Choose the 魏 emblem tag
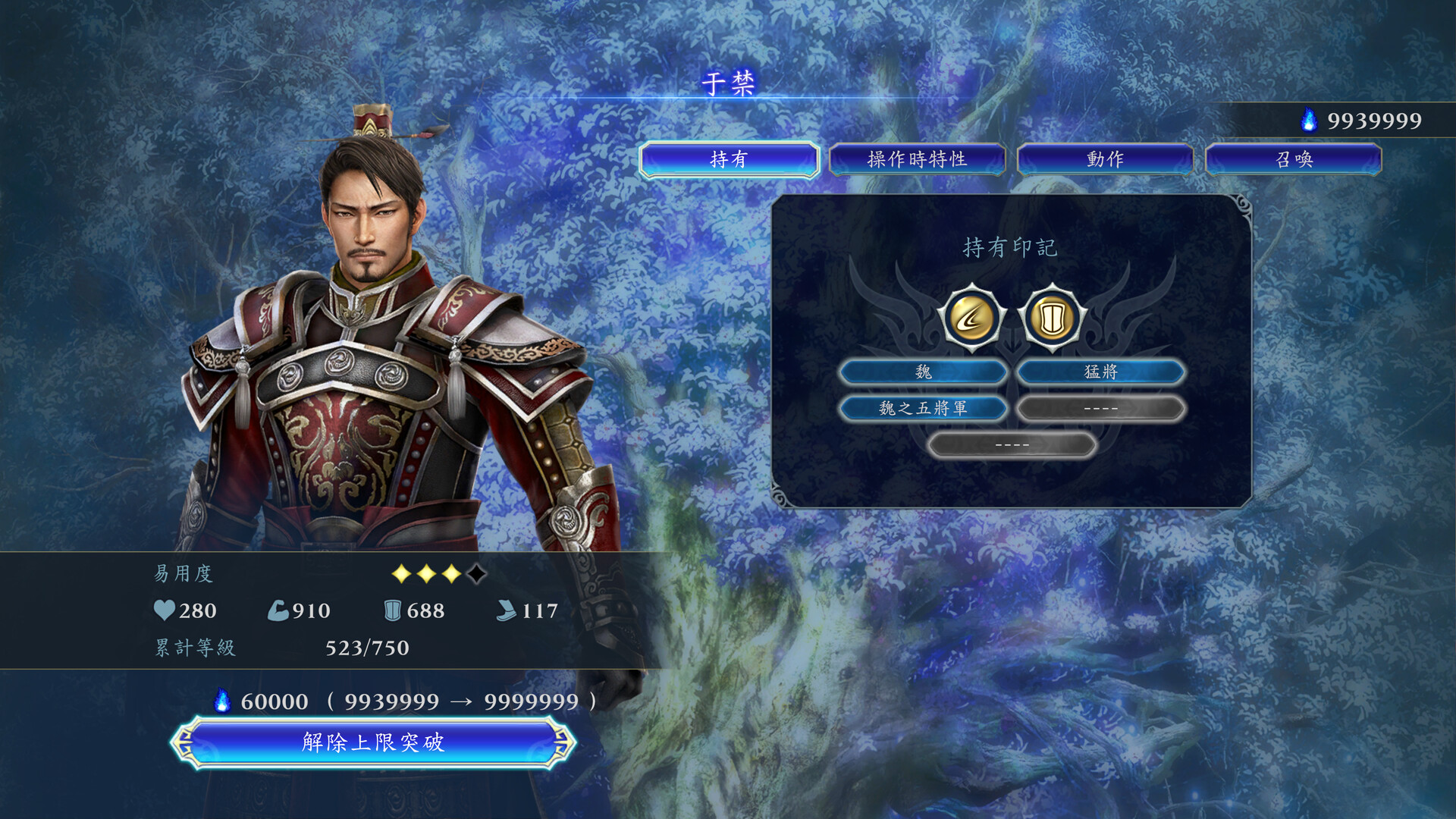Viewport: 1456px width, 819px height. coord(923,372)
